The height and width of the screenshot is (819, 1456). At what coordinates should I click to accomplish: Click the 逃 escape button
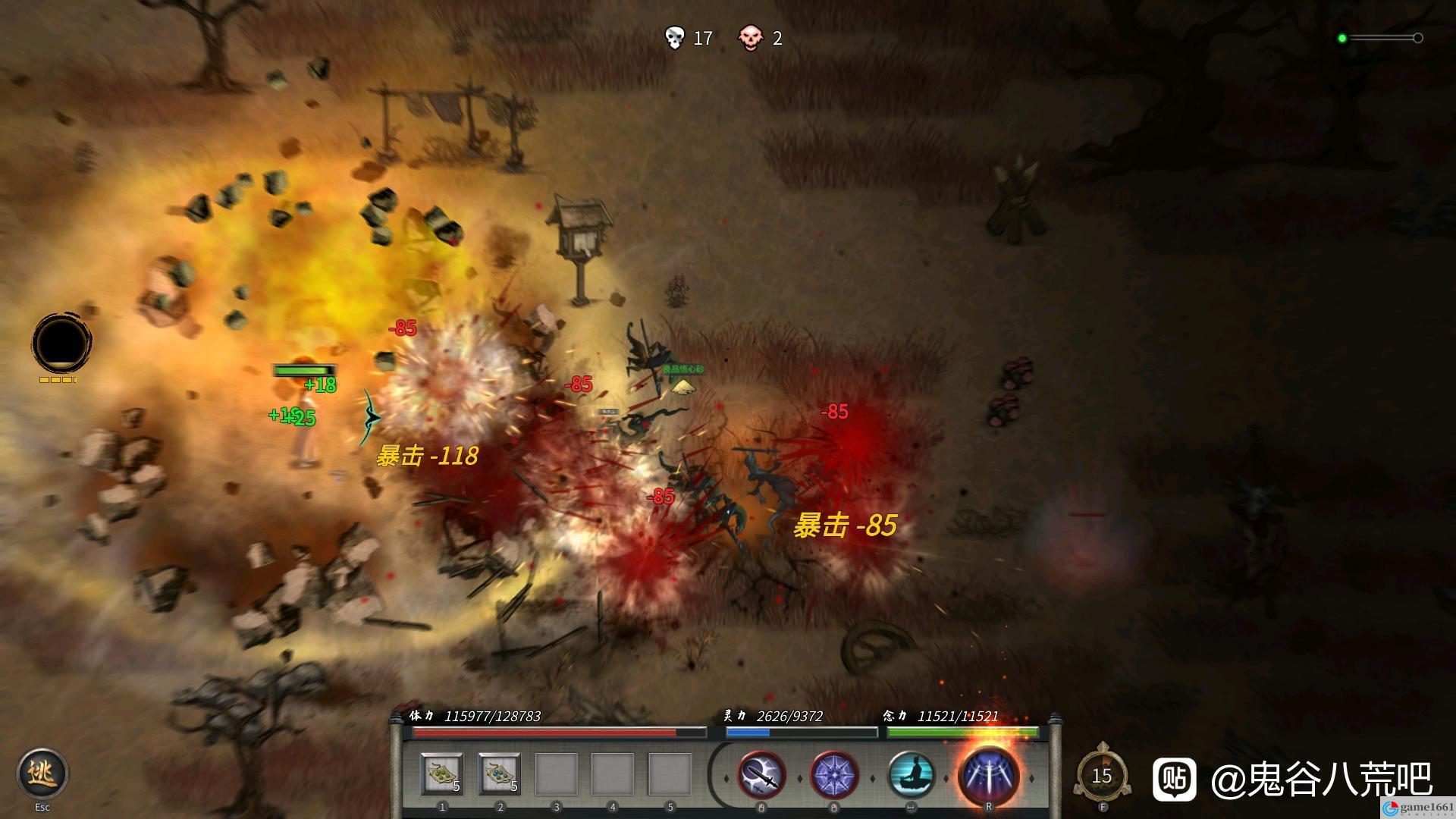point(42,773)
